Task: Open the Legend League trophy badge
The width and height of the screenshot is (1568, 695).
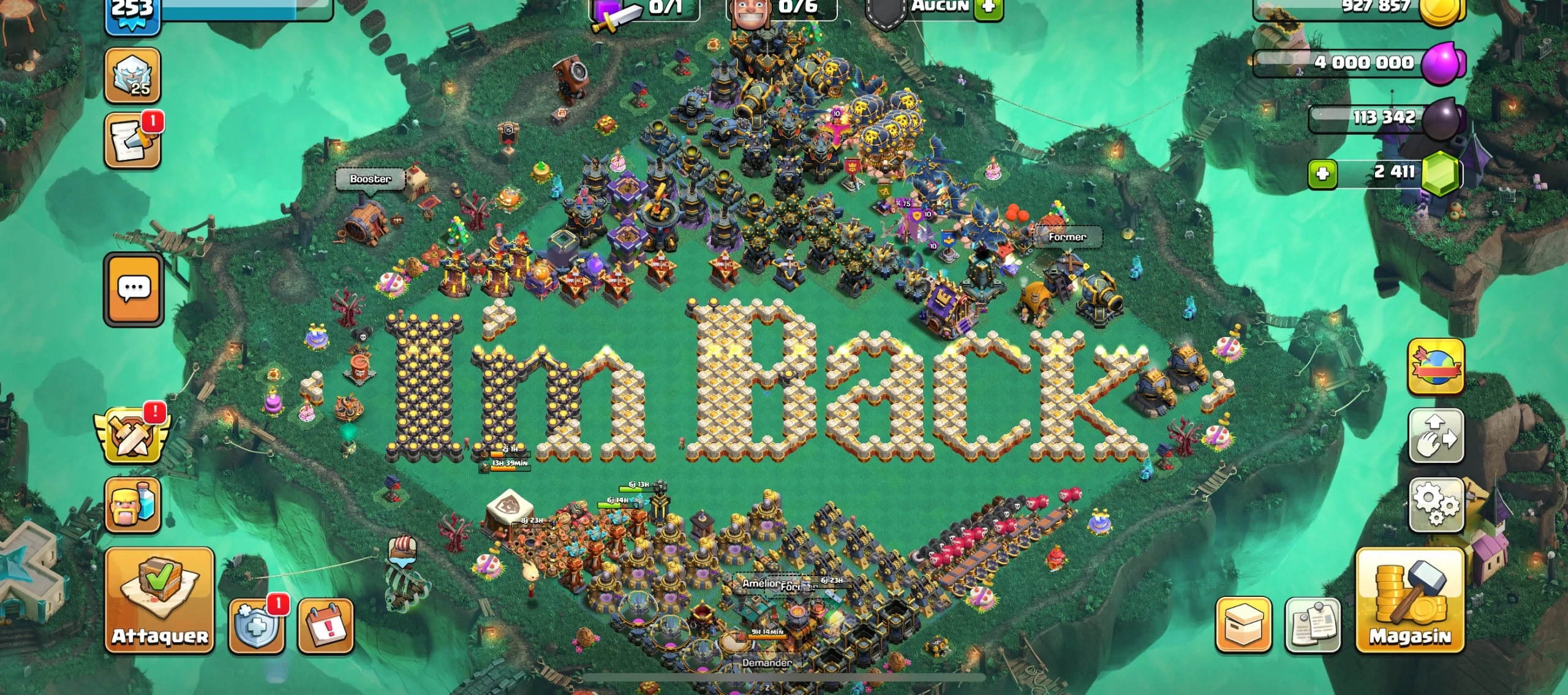Action: click(x=132, y=75)
